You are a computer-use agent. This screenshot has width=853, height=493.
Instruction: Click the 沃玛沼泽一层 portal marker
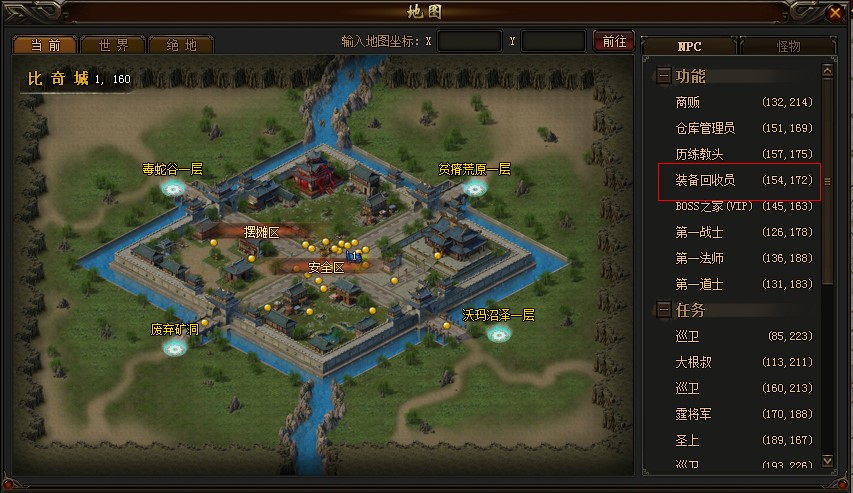coord(498,332)
